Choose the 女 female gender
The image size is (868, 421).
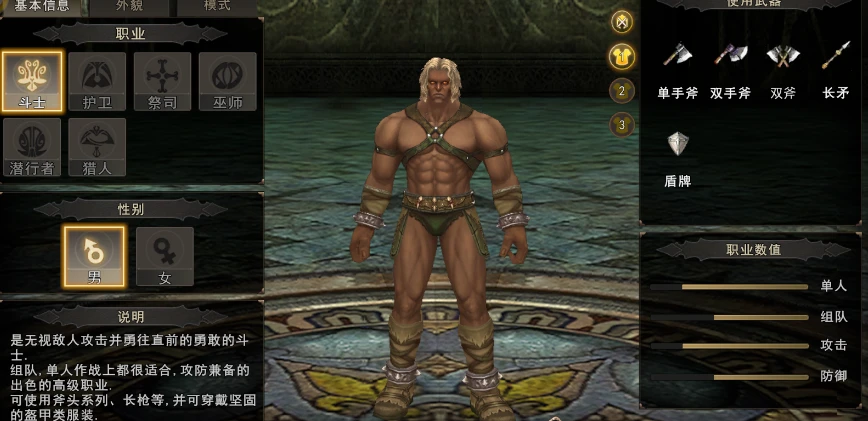(165, 256)
